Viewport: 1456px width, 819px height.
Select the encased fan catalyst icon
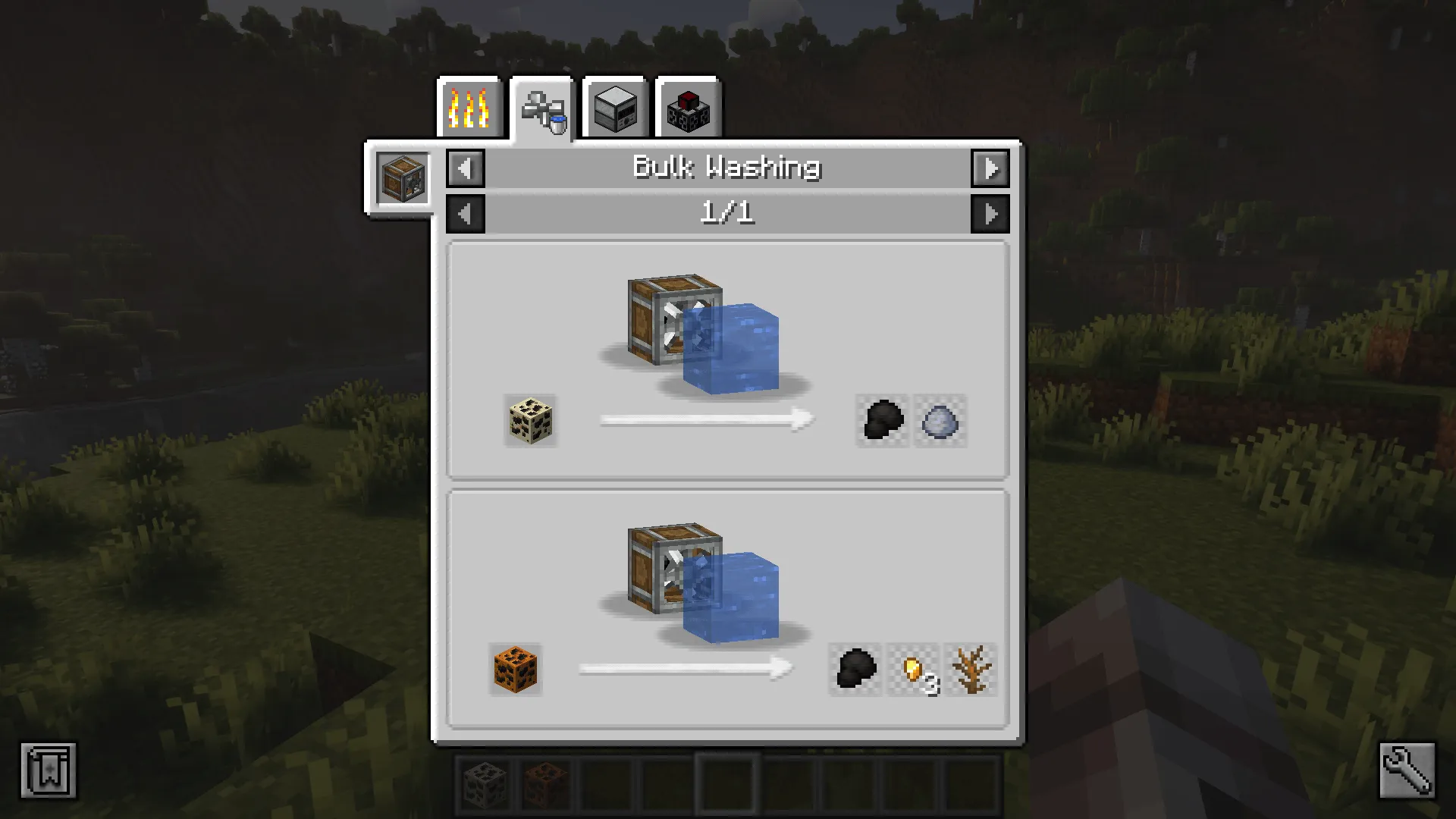[402, 178]
